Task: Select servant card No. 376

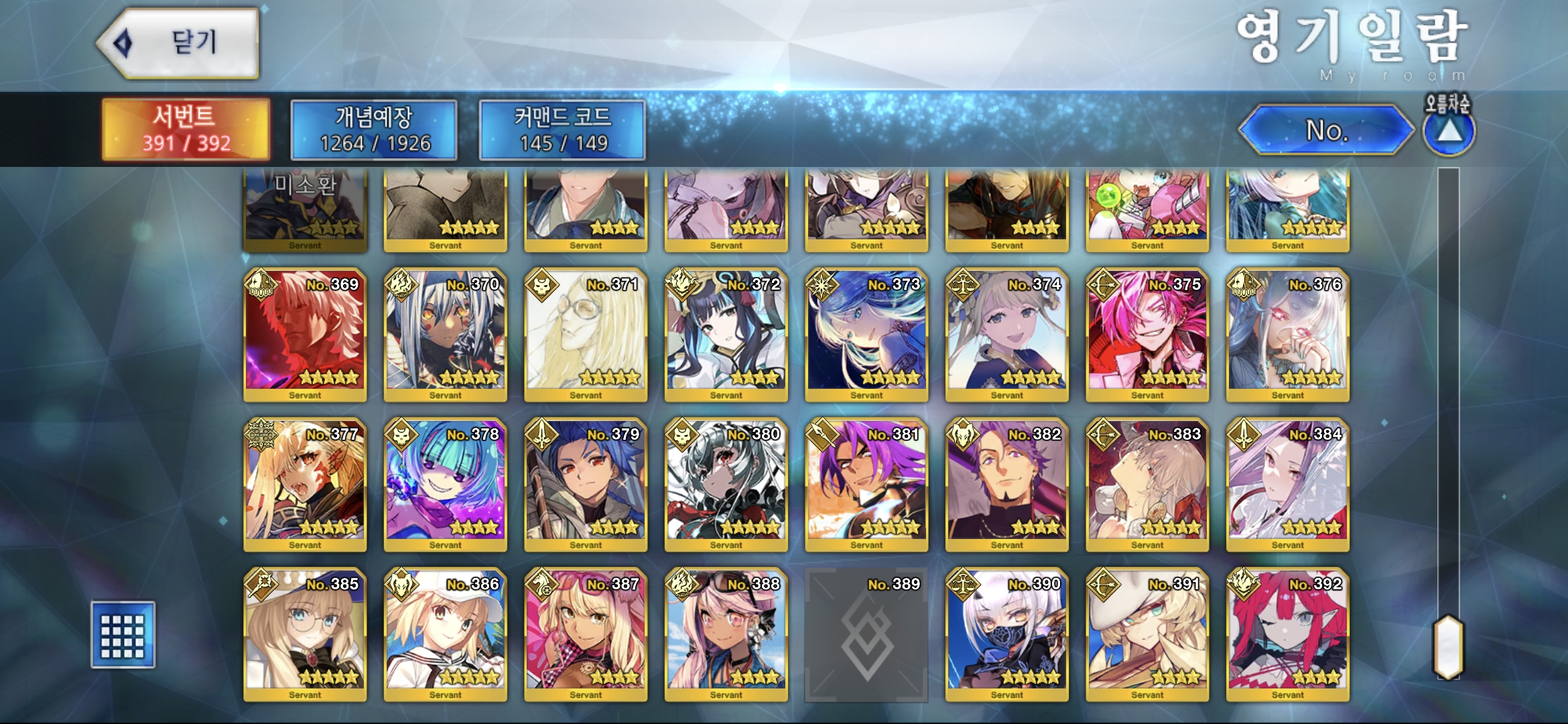Action: [1287, 335]
